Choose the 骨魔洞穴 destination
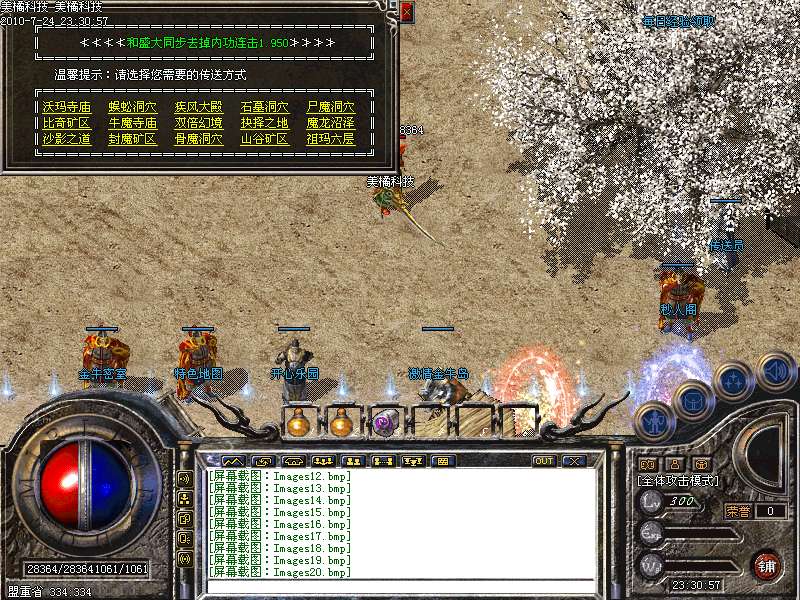Screen dimensions: 800x600 click(x=198, y=139)
